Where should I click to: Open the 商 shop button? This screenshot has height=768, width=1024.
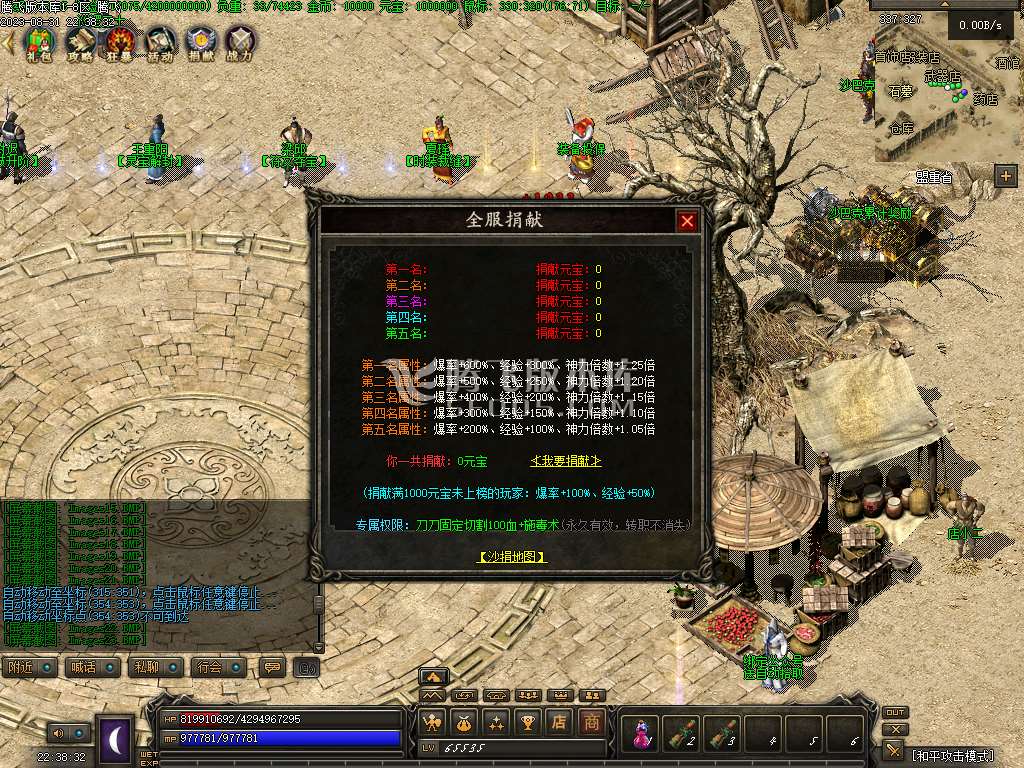pos(592,721)
